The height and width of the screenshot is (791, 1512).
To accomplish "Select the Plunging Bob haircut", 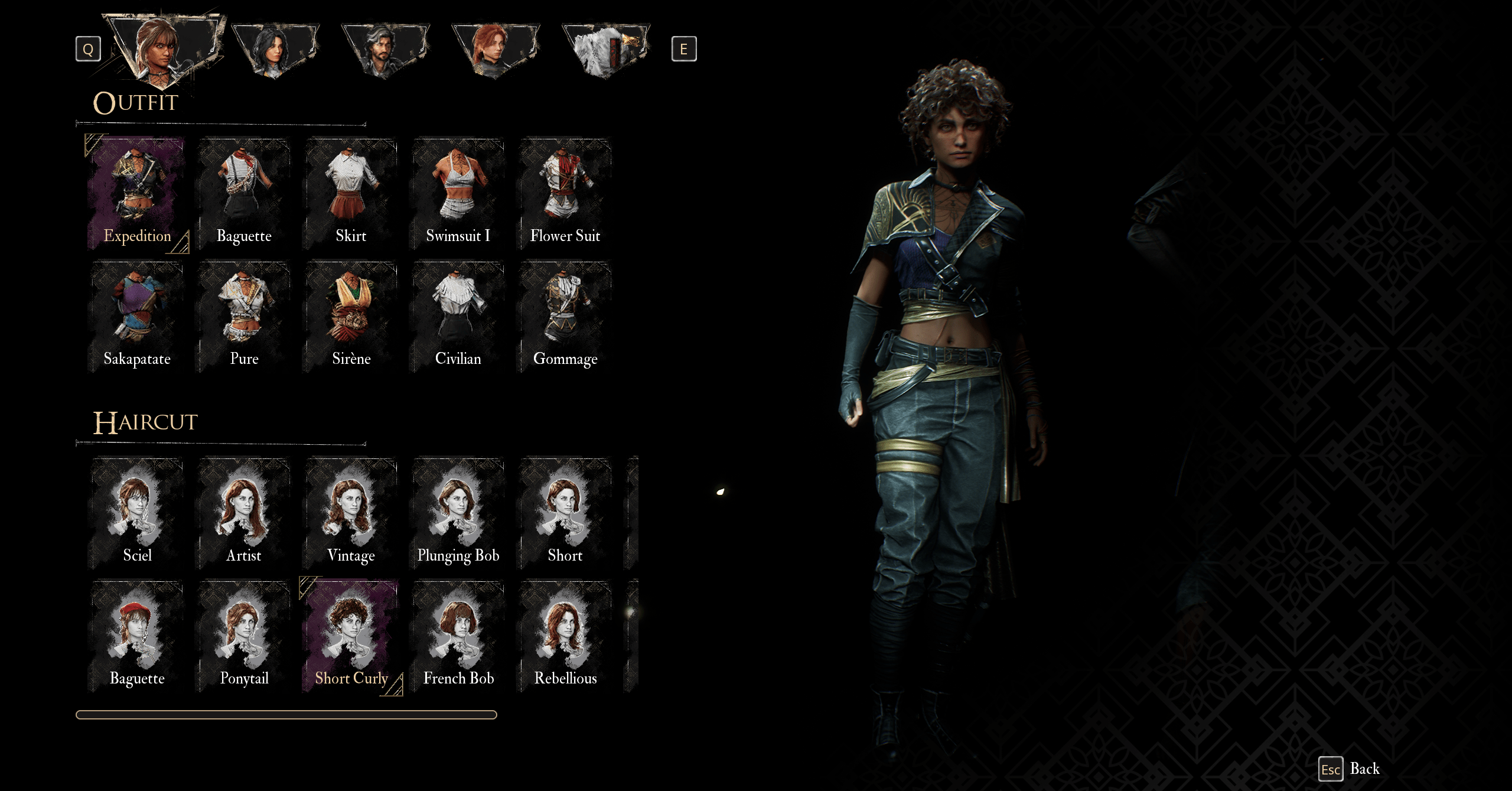I will [x=458, y=513].
